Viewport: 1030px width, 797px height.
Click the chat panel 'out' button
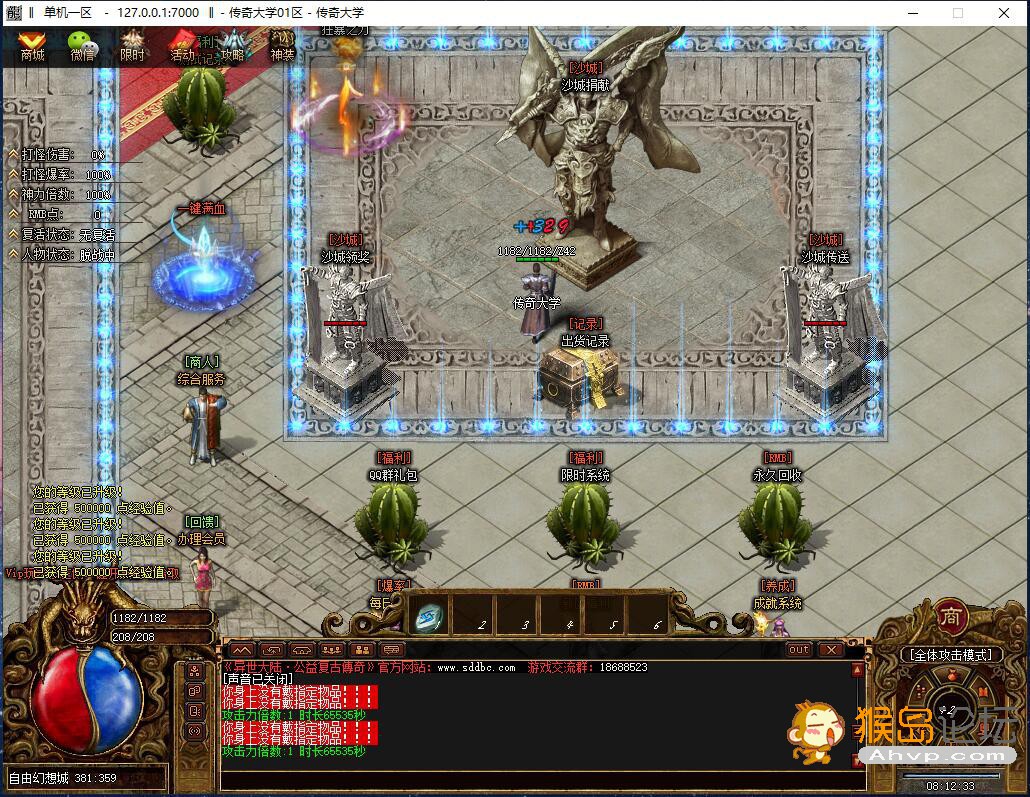798,650
